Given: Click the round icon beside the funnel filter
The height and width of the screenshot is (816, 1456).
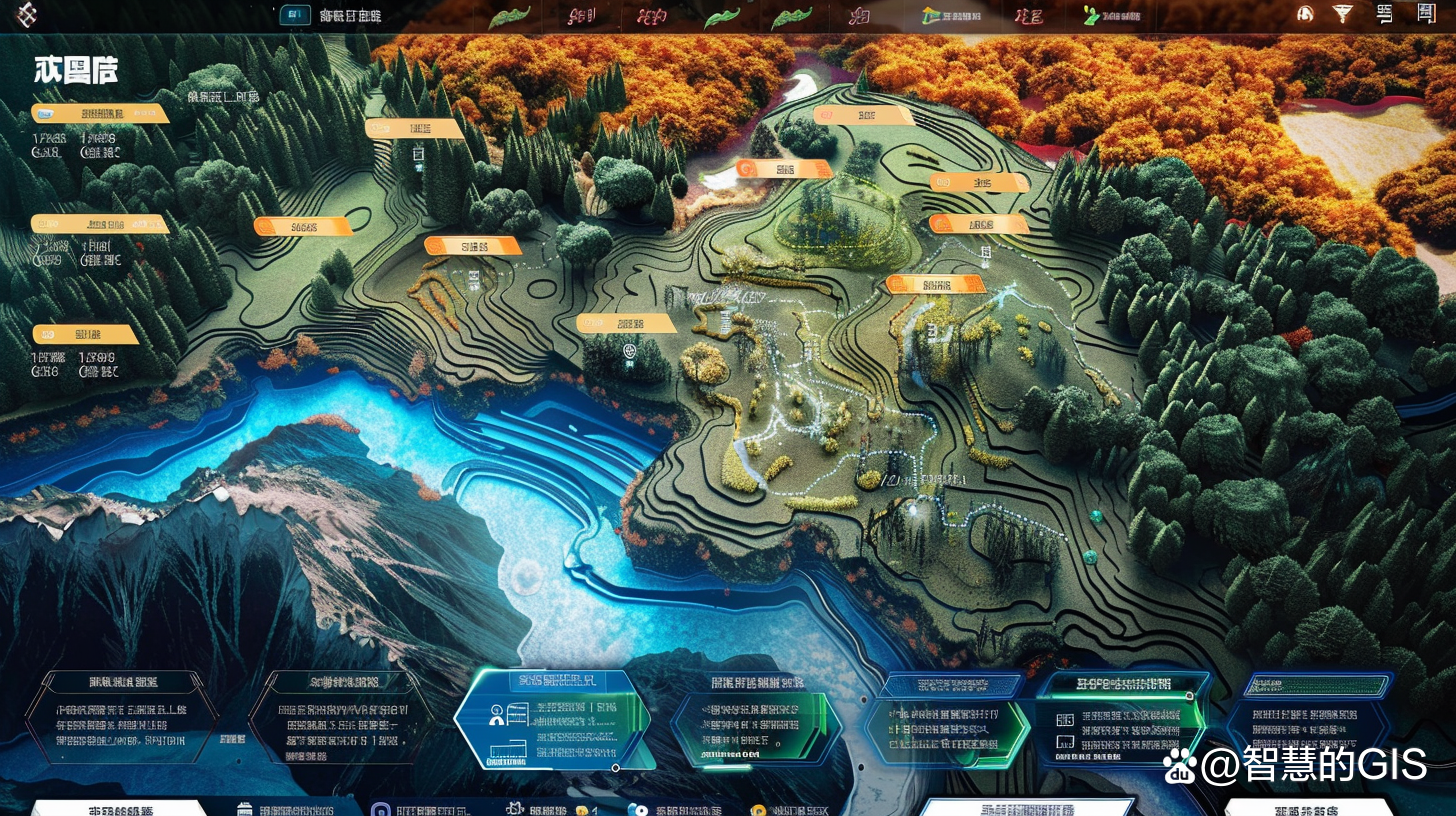Looking at the screenshot, I should coord(1305,14).
